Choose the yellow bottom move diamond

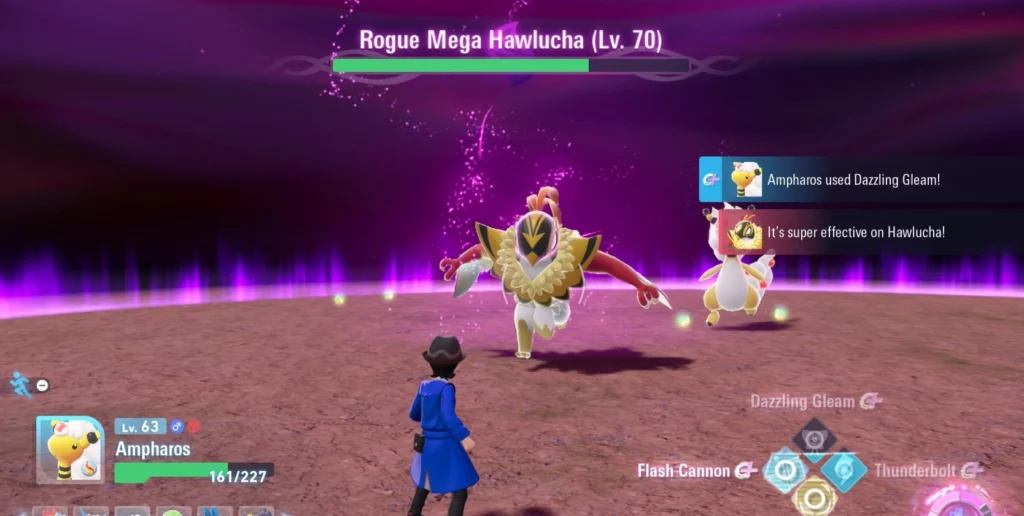(x=814, y=496)
